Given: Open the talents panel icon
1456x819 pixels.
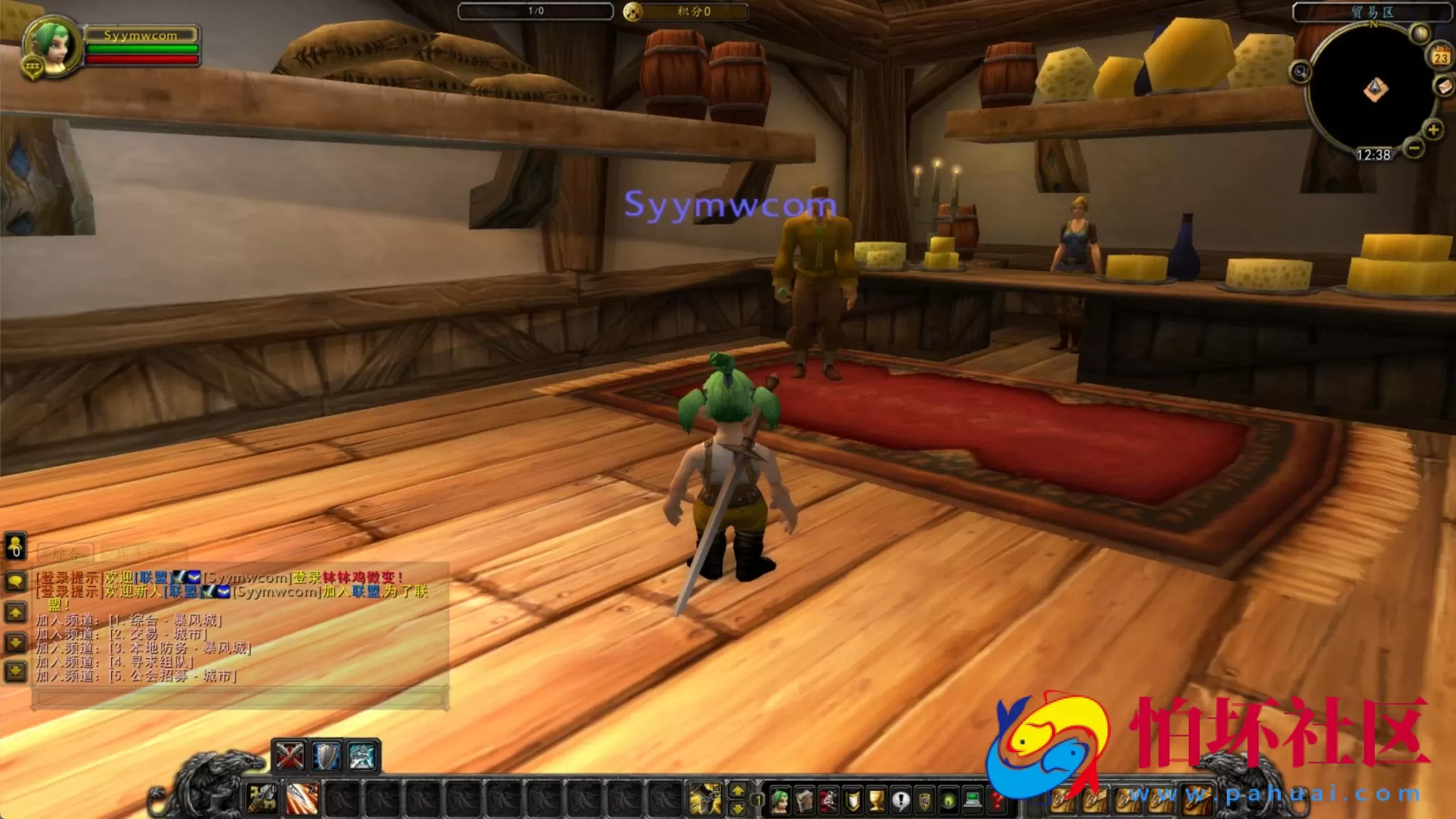Looking at the screenshot, I should [827, 800].
